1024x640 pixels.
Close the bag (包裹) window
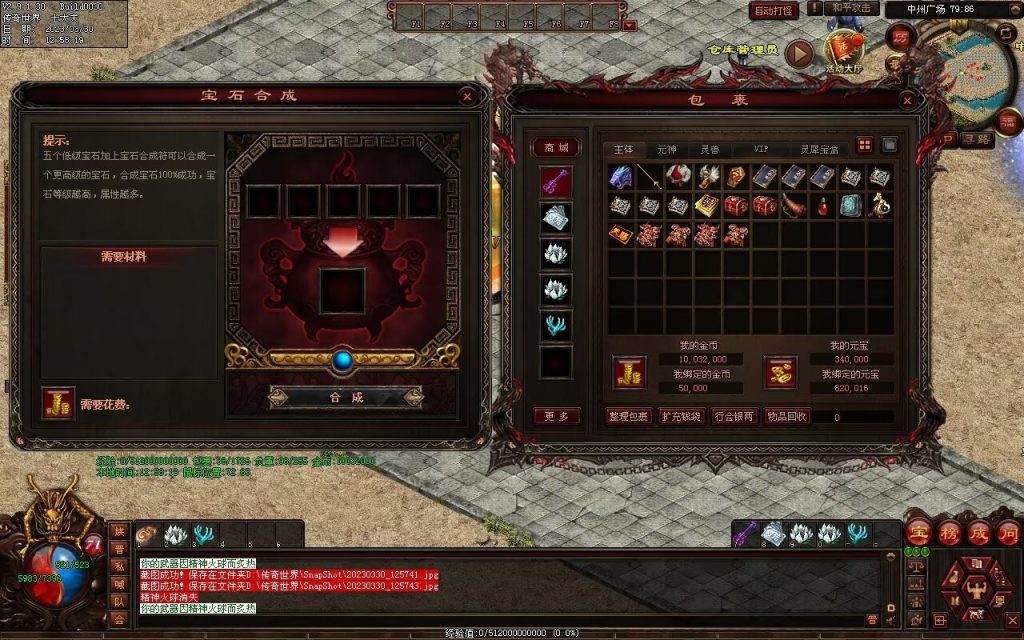point(907,100)
